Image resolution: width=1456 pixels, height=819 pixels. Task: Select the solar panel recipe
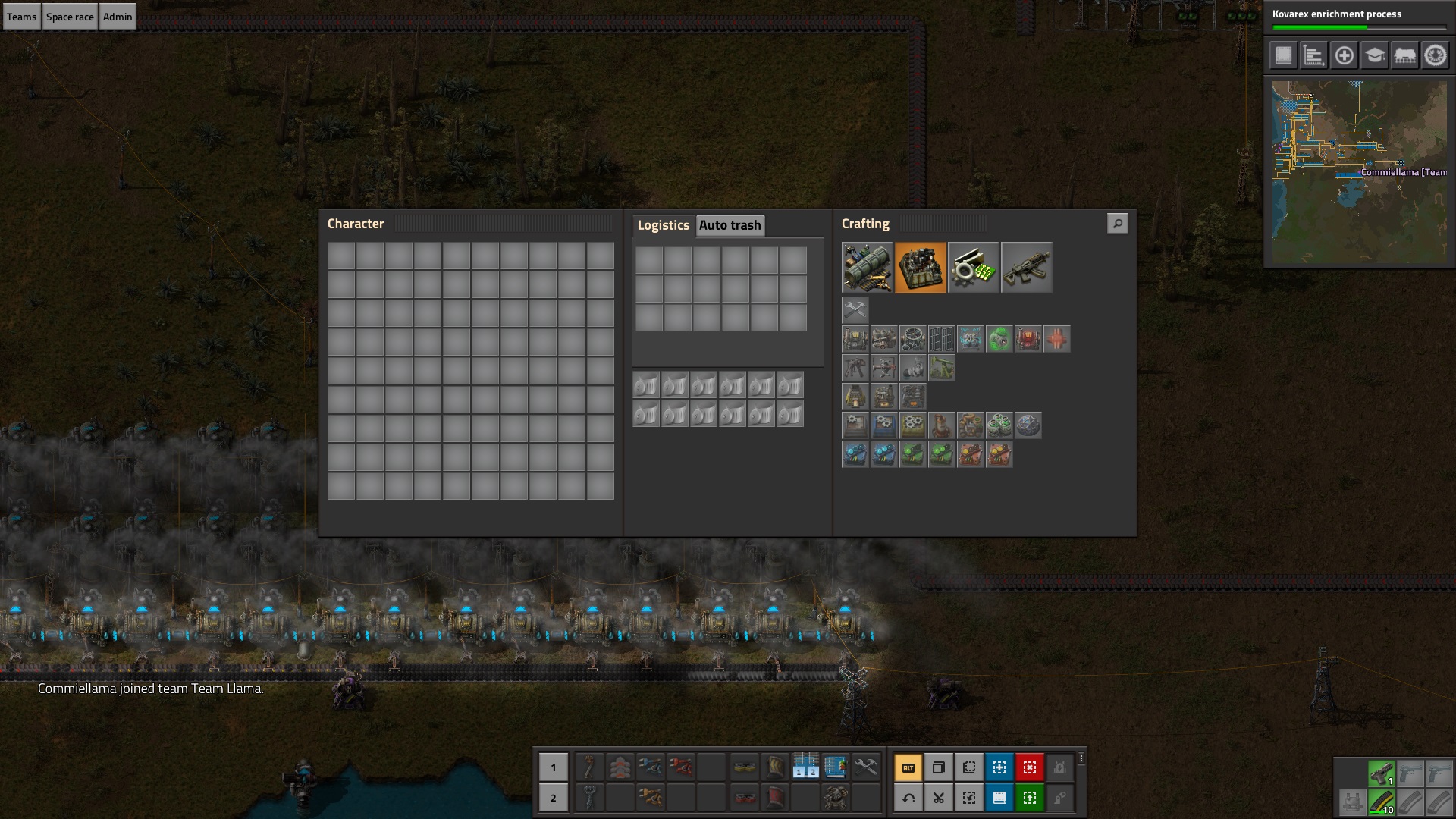(941, 339)
